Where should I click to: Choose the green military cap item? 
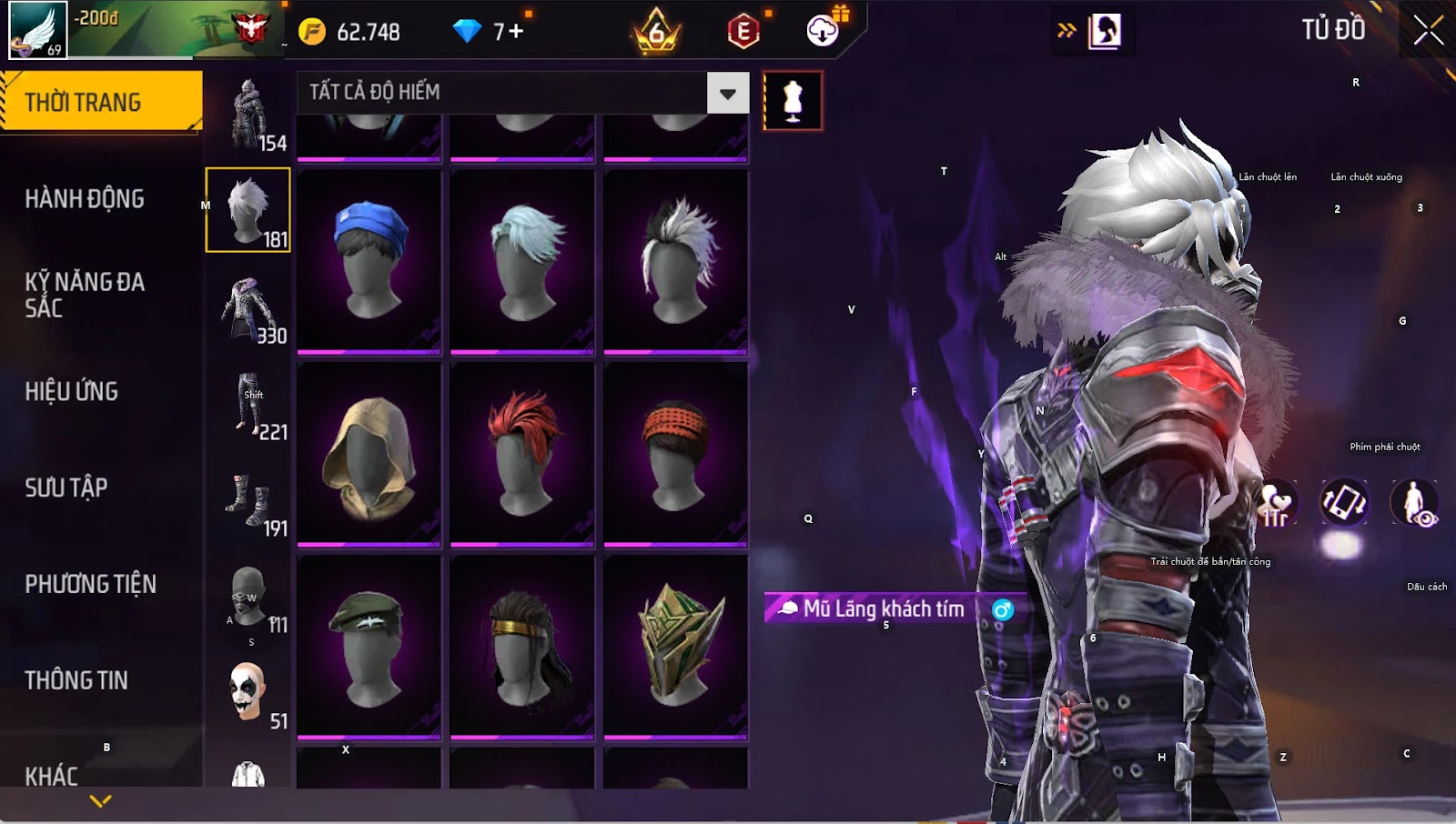pyautogui.click(x=369, y=646)
